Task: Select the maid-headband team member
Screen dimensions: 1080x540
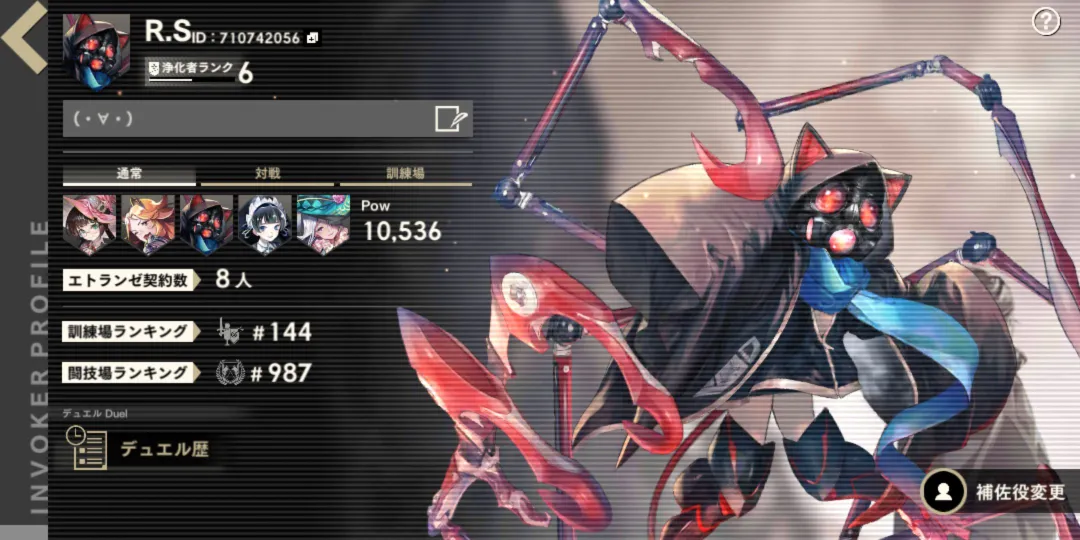Action: click(266, 224)
